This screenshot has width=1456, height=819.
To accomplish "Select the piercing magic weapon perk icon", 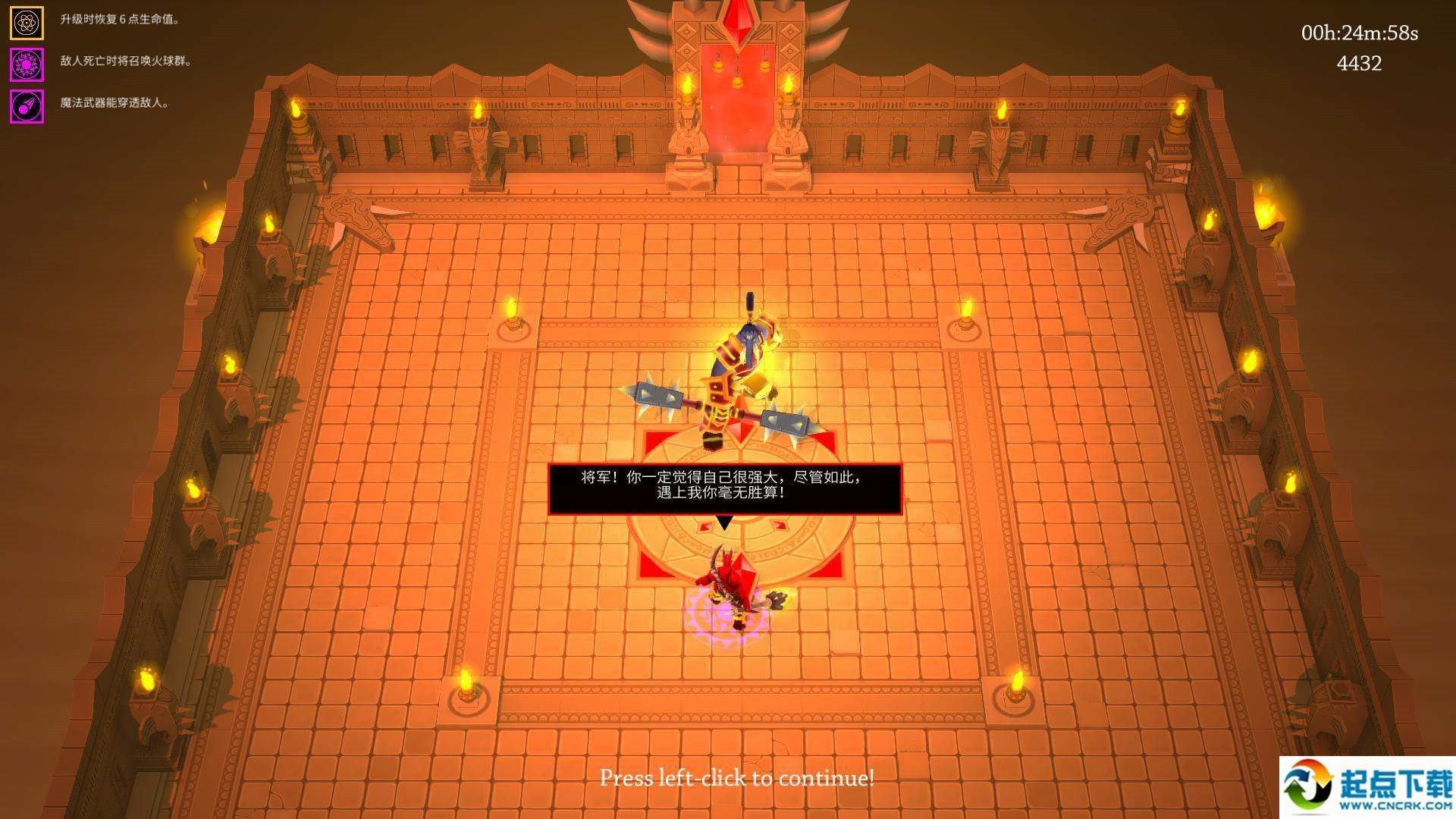I will point(27,107).
